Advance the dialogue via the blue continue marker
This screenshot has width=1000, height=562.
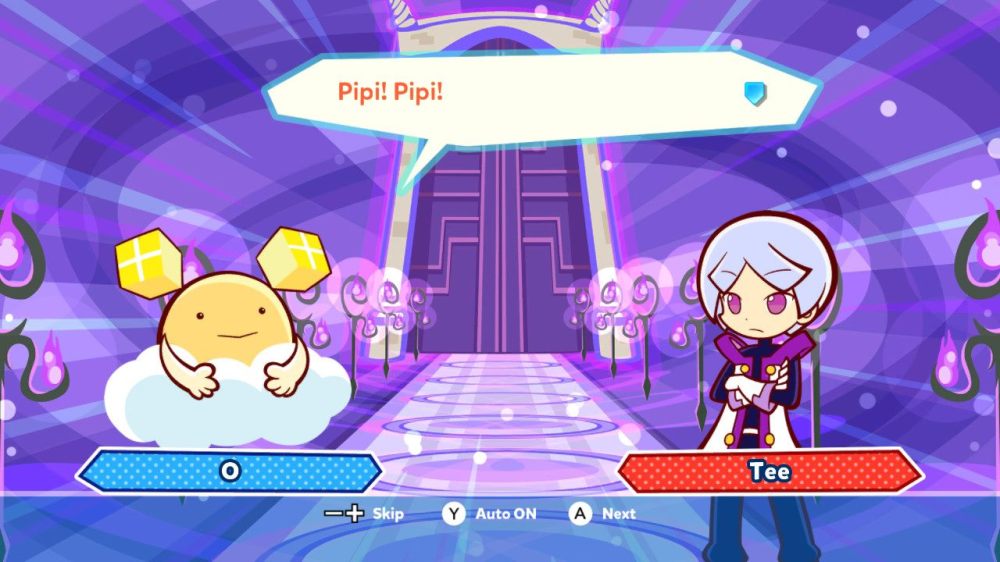pyautogui.click(x=755, y=93)
